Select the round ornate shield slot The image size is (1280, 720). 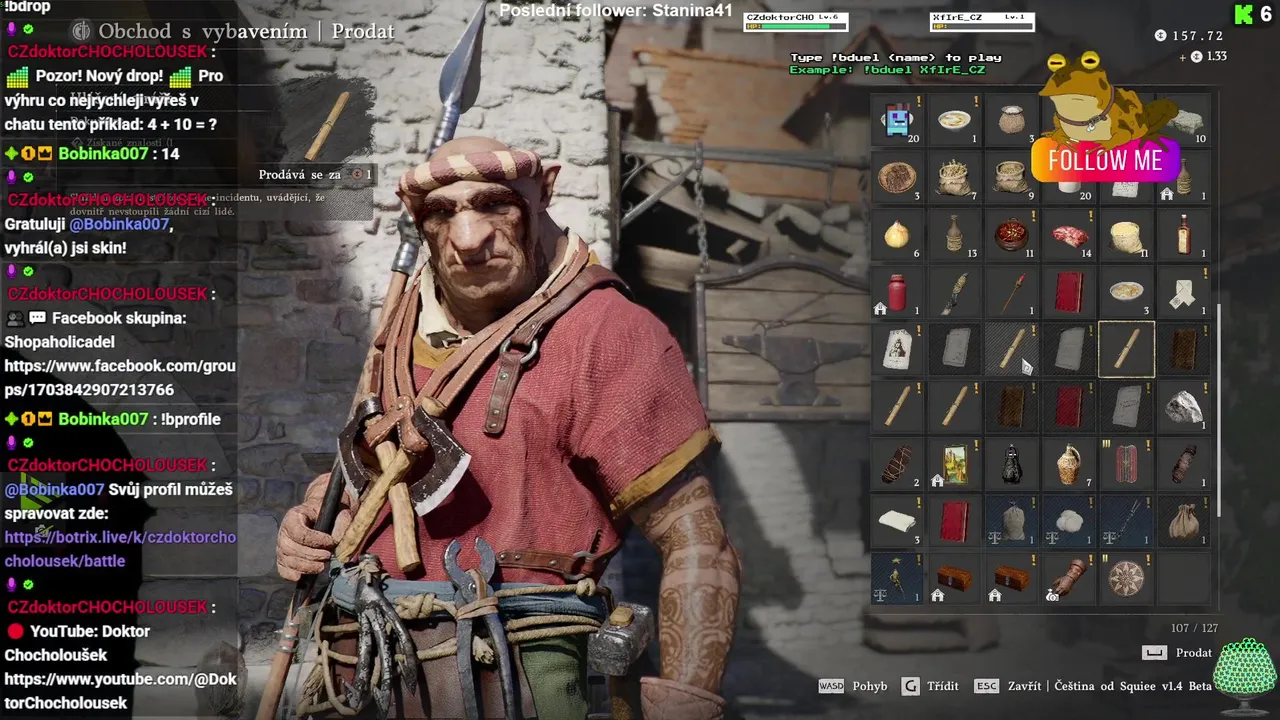click(x=1127, y=579)
